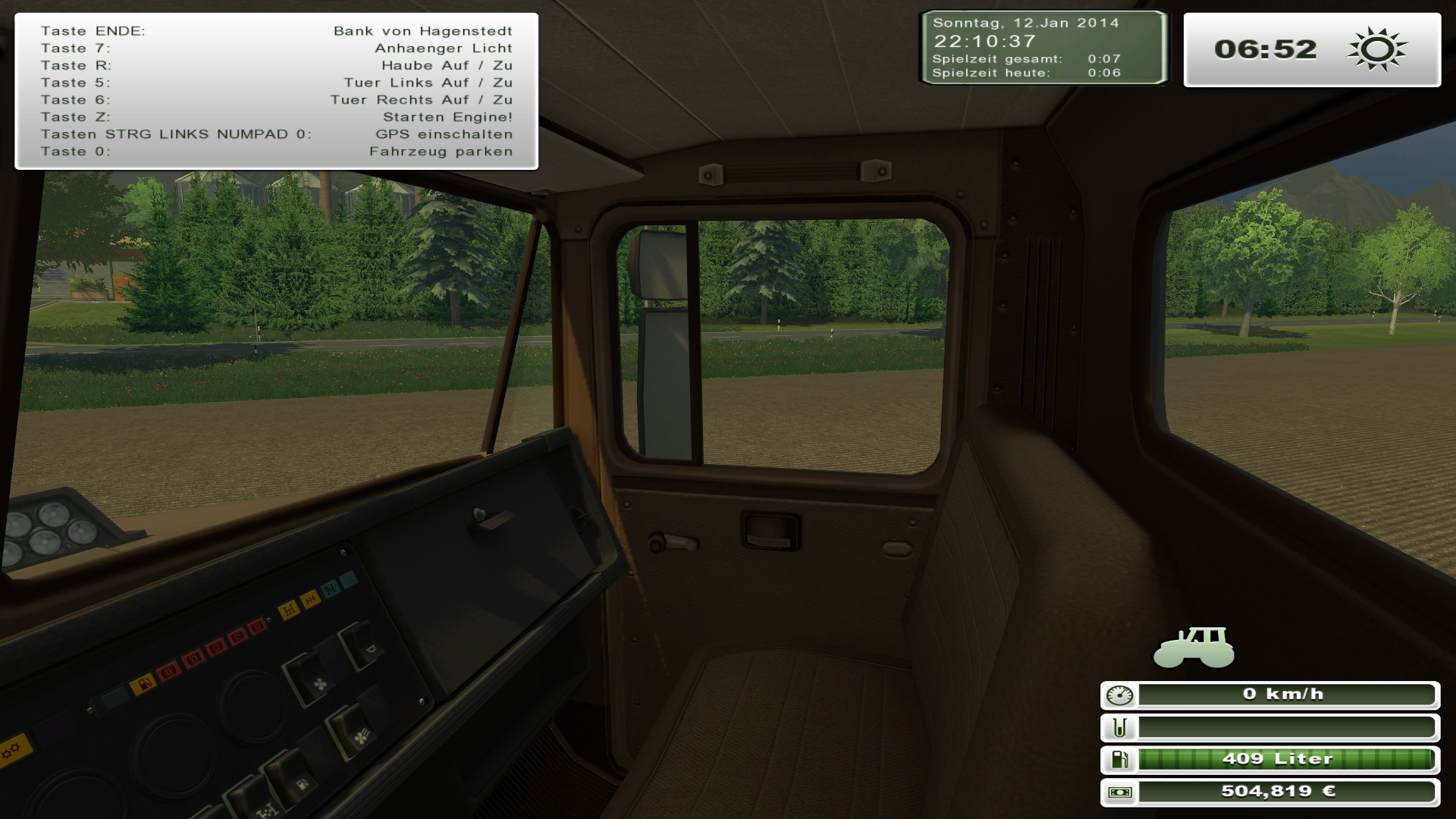Select the money banknote icon
The image size is (1456, 819).
pyautogui.click(x=1119, y=792)
